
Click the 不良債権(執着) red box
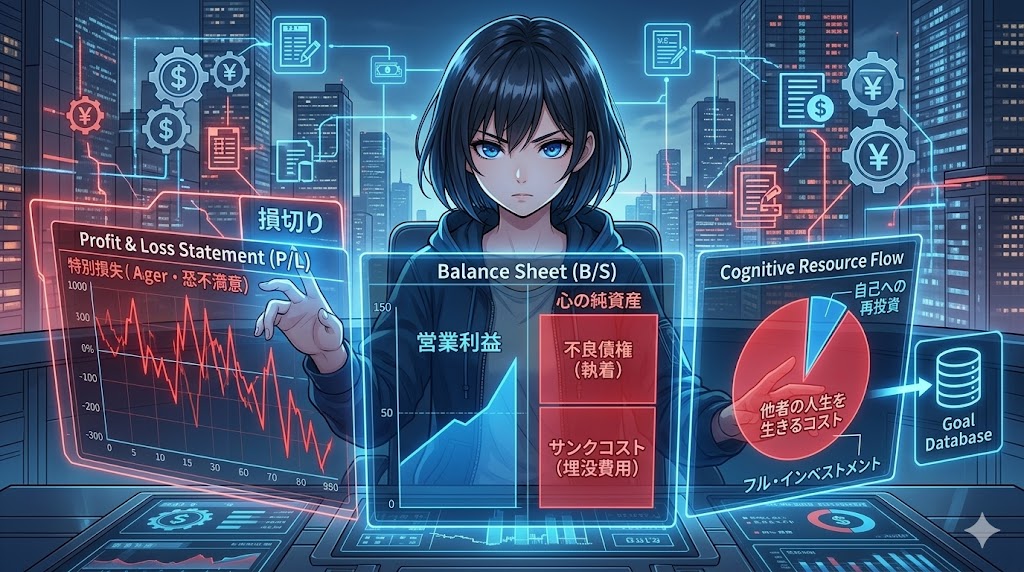coord(597,357)
